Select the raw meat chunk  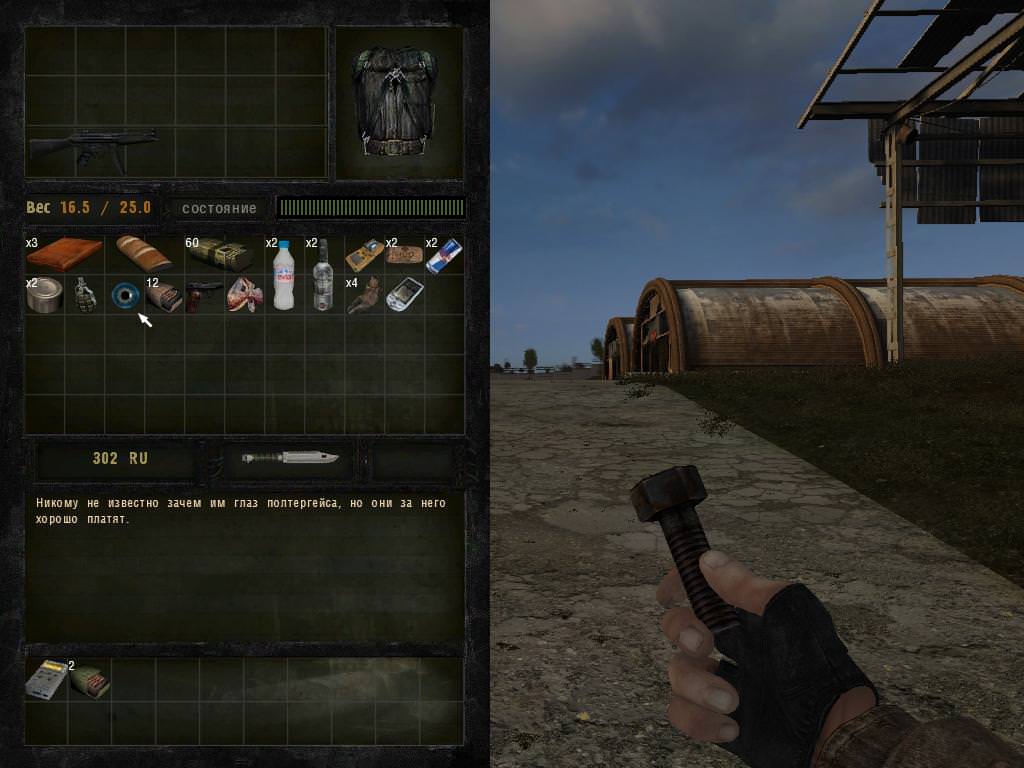pyautogui.click(x=243, y=295)
